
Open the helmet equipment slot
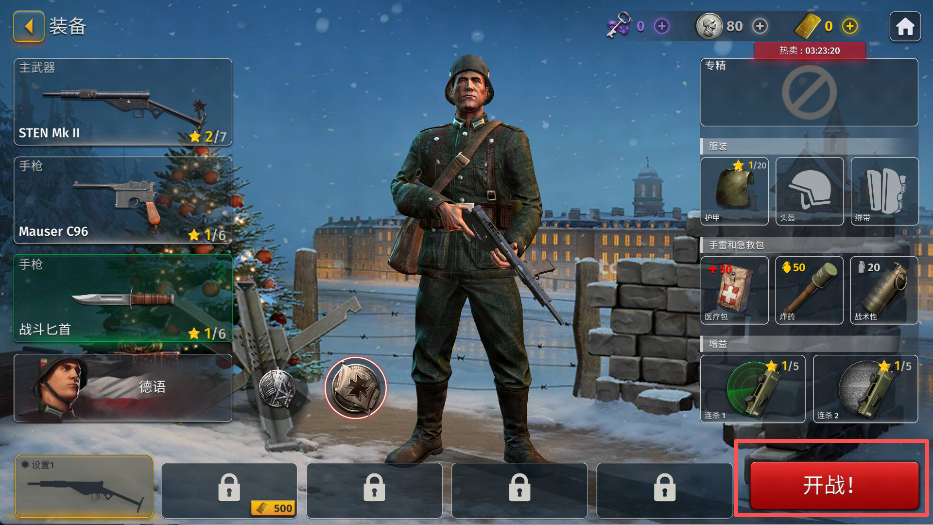point(809,190)
